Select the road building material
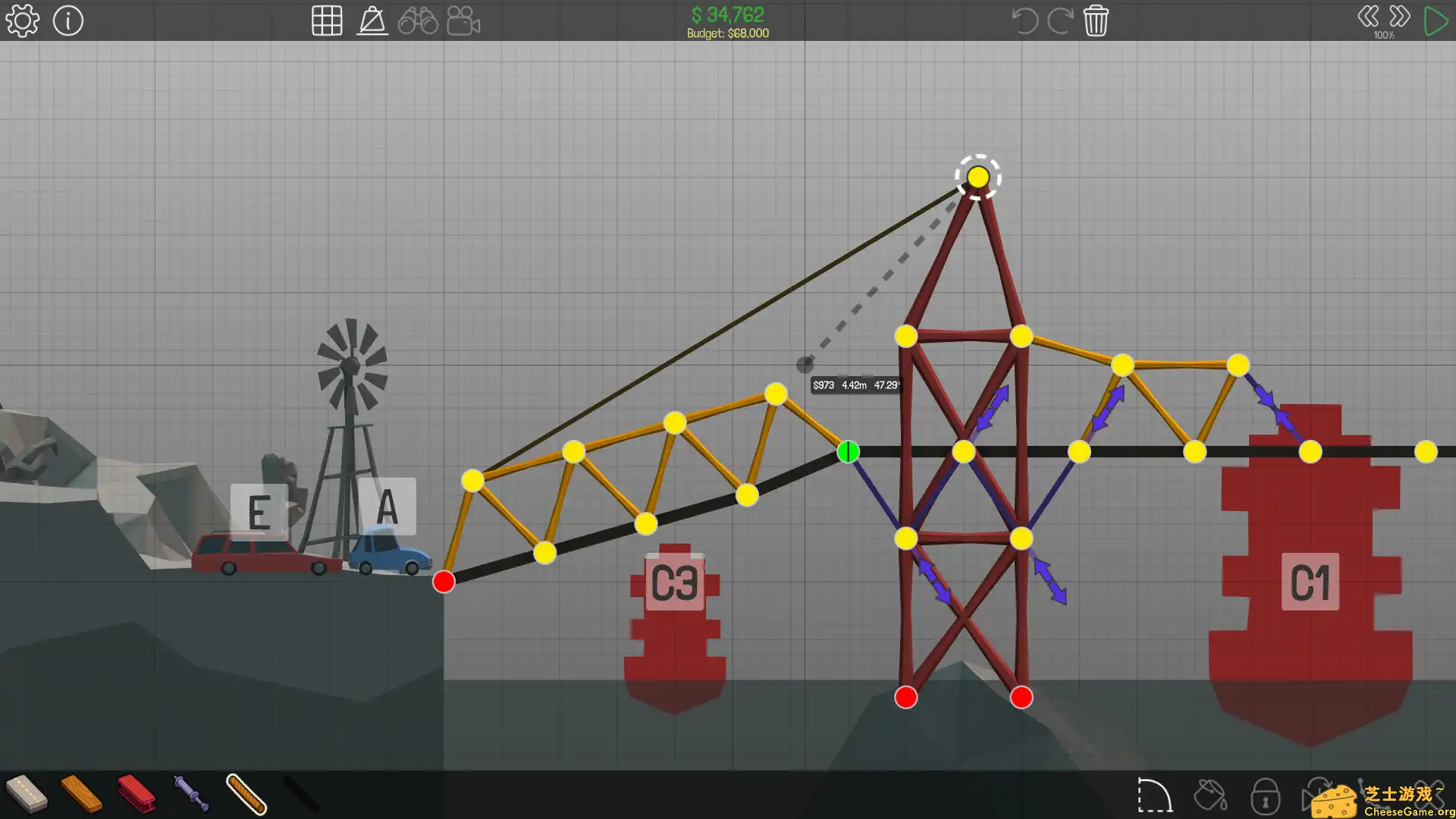 tap(25, 796)
